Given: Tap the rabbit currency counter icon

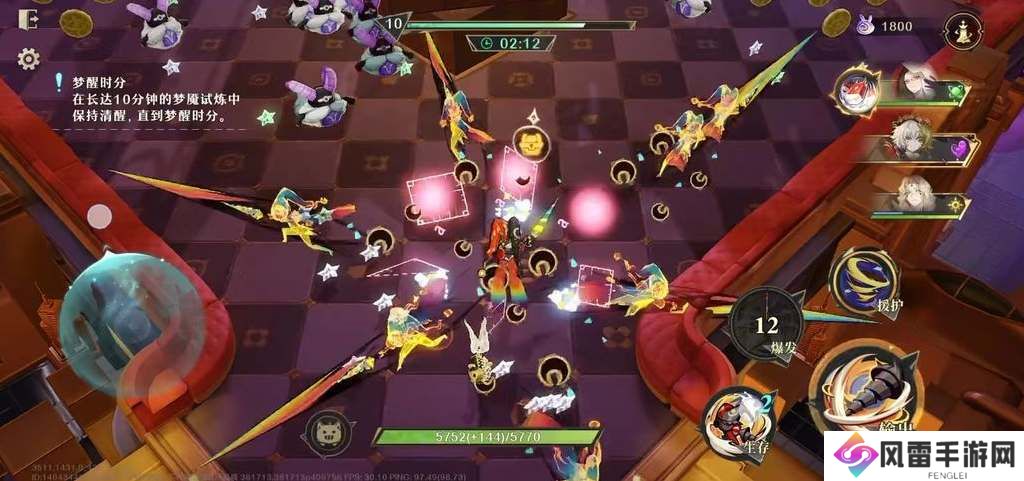Looking at the screenshot, I should point(864,27).
